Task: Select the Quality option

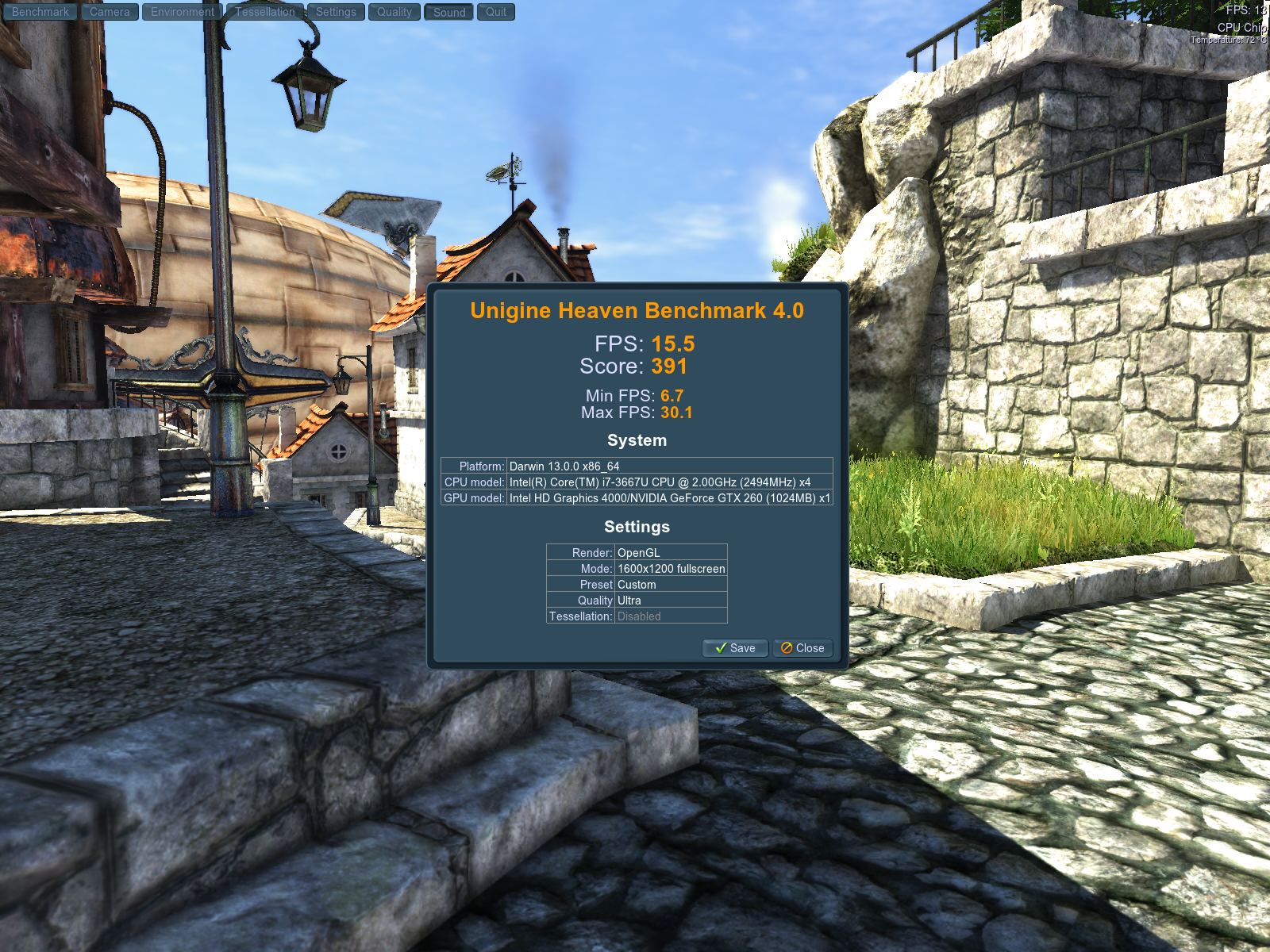Action: 394,12
